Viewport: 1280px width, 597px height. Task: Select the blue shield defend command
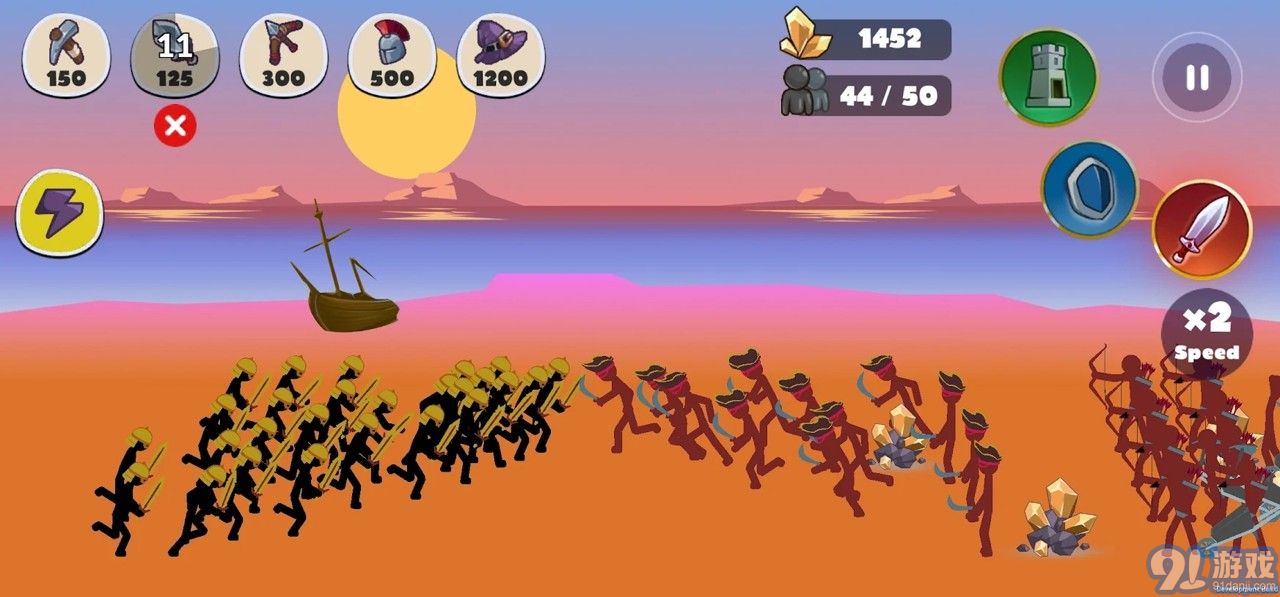click(1089, 188)
